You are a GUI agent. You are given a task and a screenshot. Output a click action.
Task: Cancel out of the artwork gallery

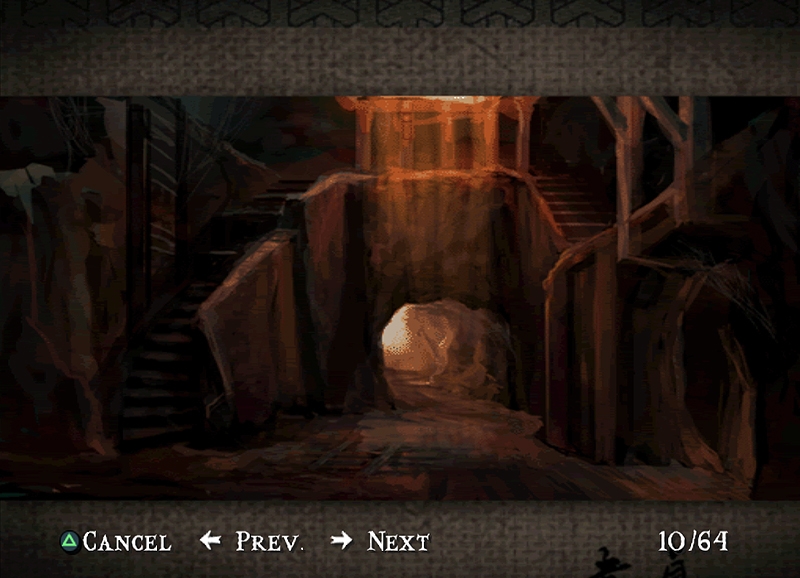[x=115, y=542]
